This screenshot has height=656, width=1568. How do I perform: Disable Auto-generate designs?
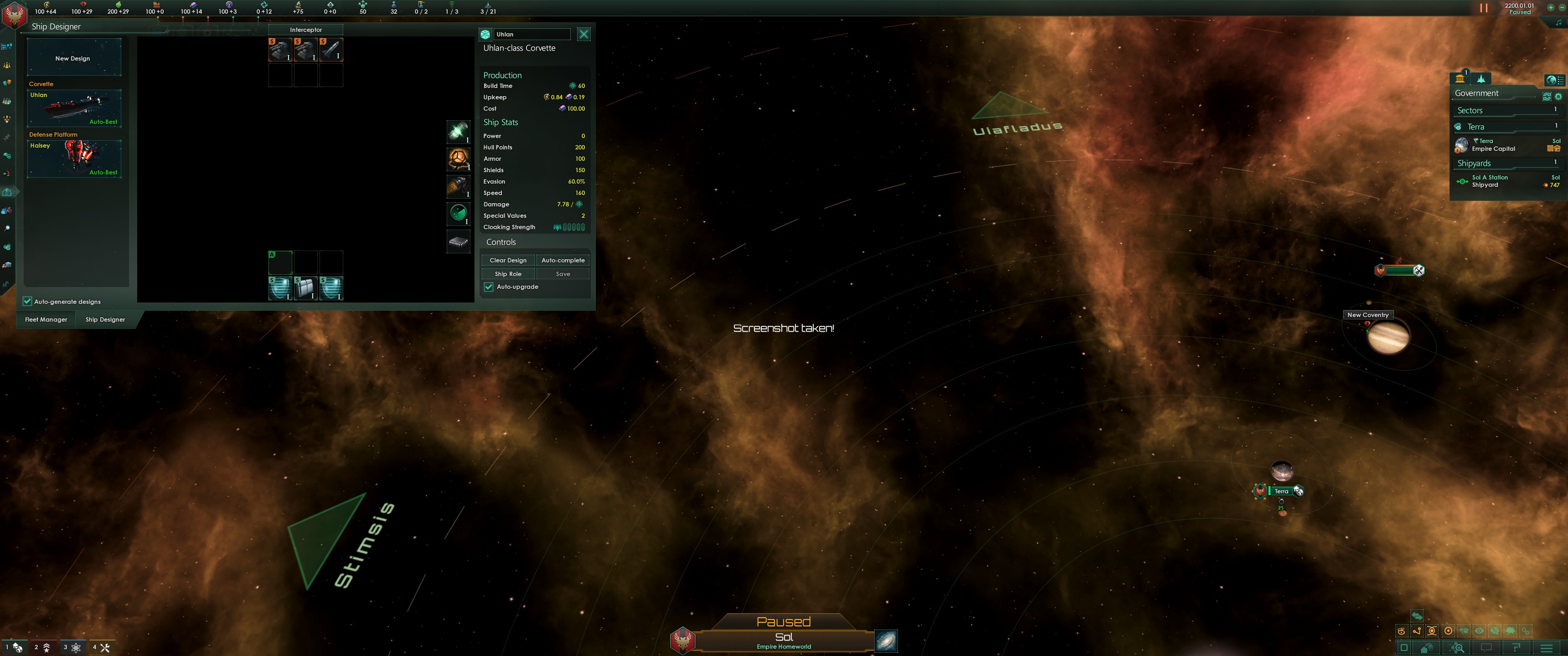27,301
